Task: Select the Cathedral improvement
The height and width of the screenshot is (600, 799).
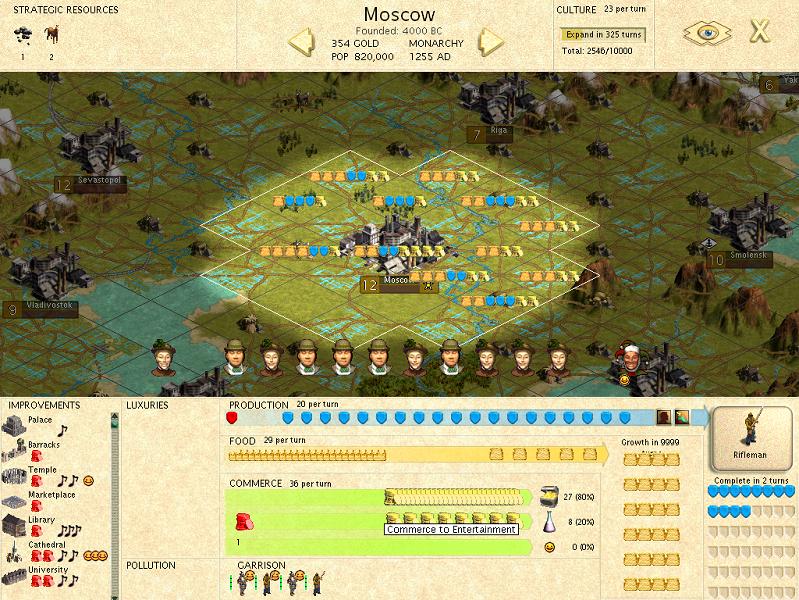Action: (x=15, y=551)
